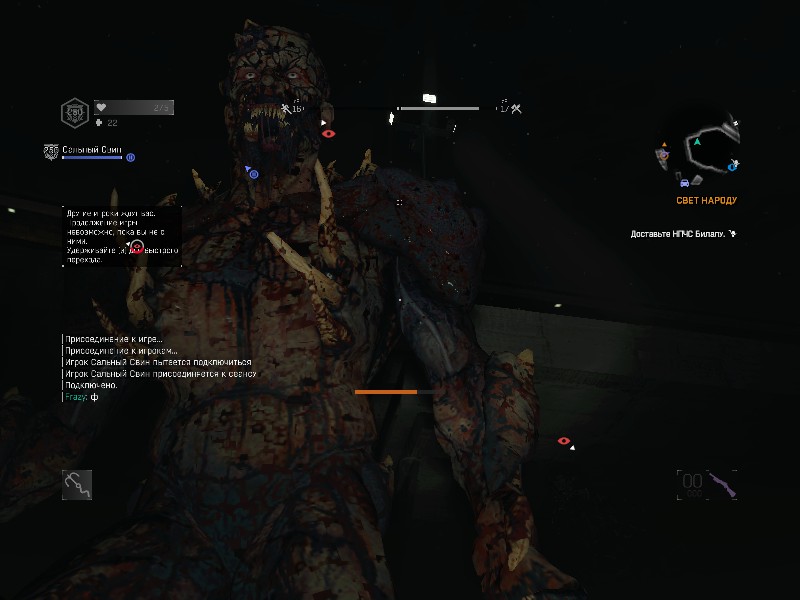Select the grappling hook equipment icon

[x=77, y=485]
